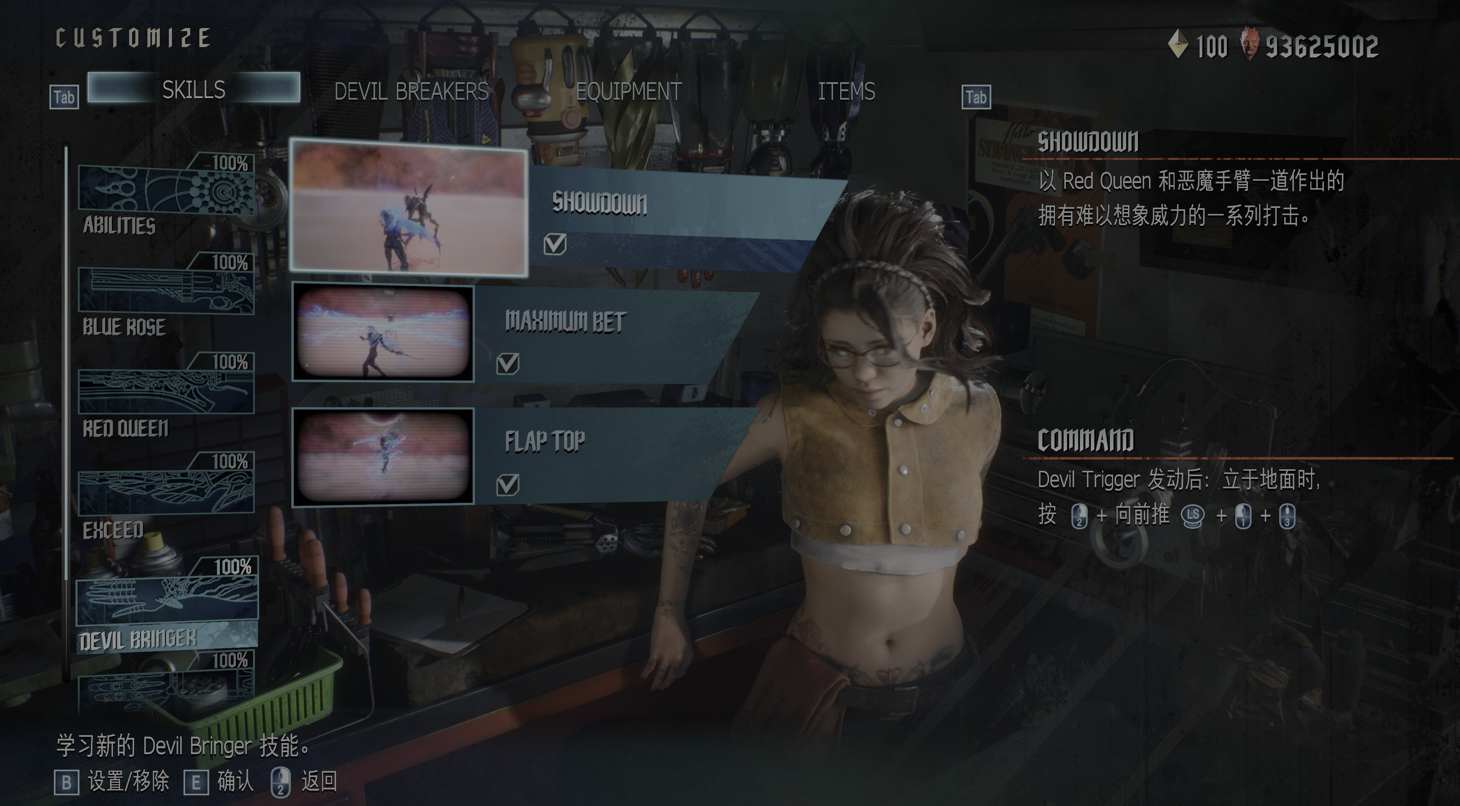The image size is (1460, 806).
Task: Select the Abilities skill category
Action: 166,197
